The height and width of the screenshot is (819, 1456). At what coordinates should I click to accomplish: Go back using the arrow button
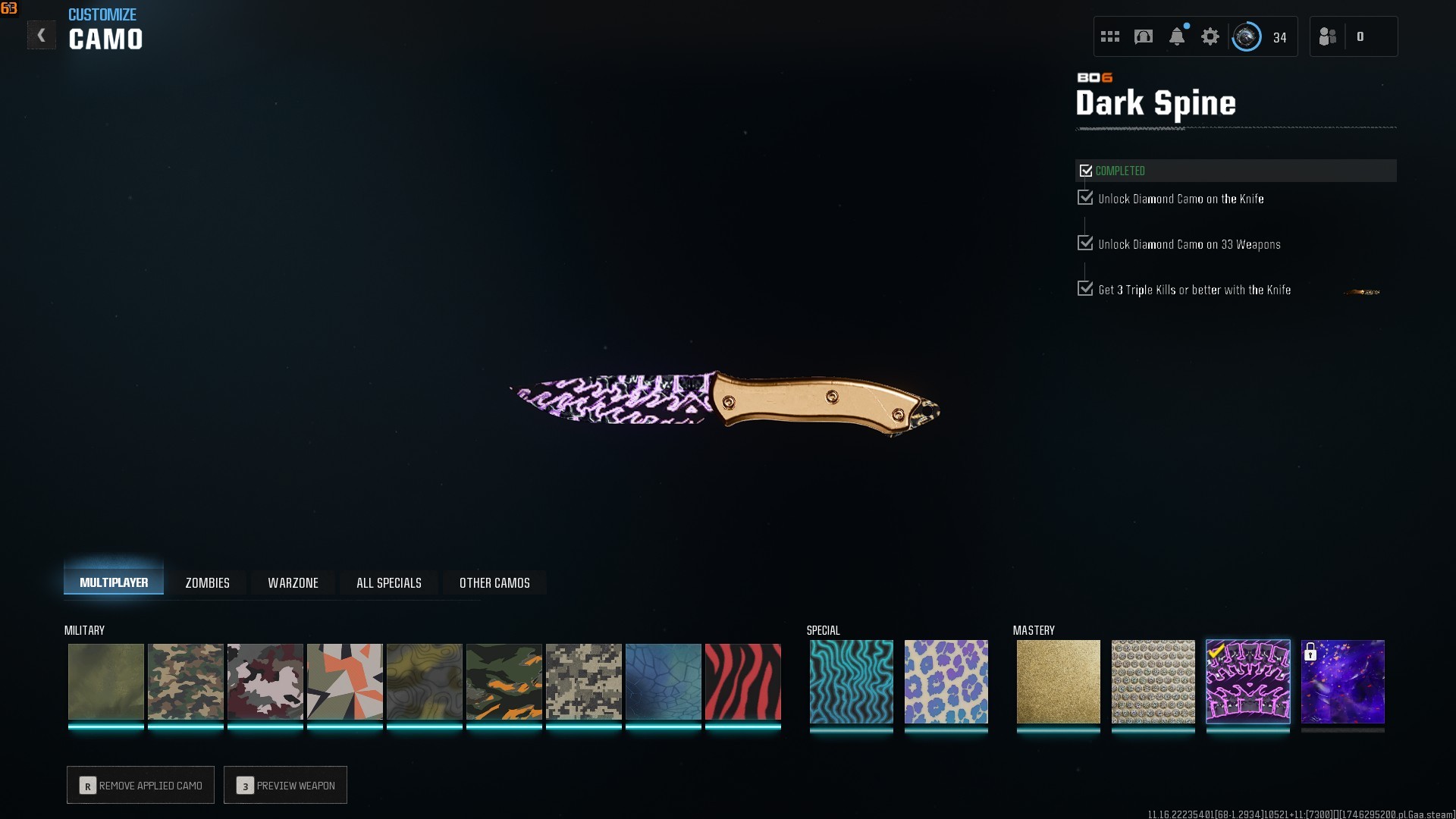pos(42,35)
